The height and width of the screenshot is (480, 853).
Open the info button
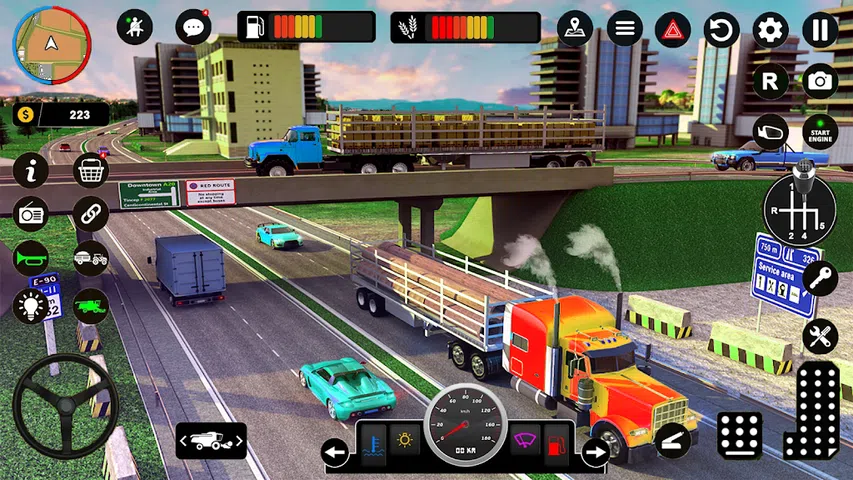point(31,171)
